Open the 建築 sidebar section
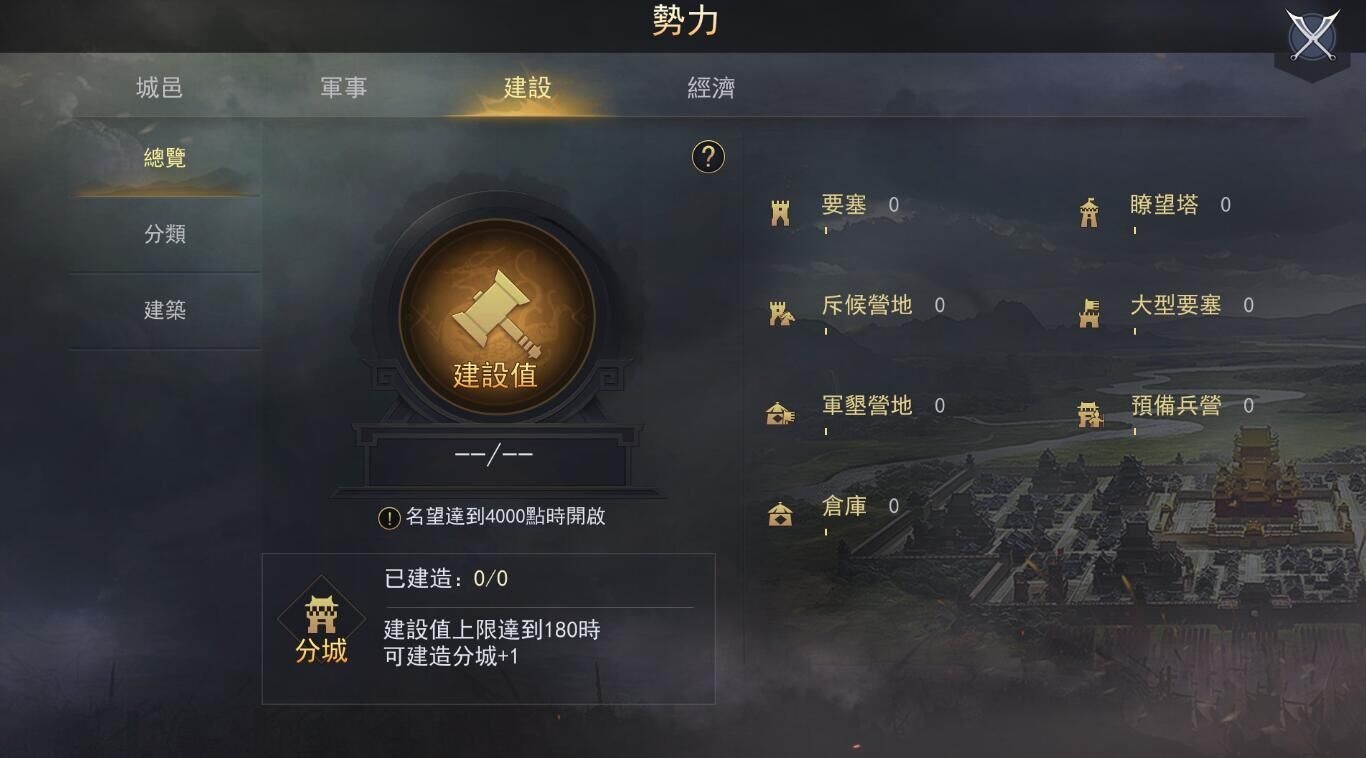Viewport: 1366px width, 758px height. (163, 310)
